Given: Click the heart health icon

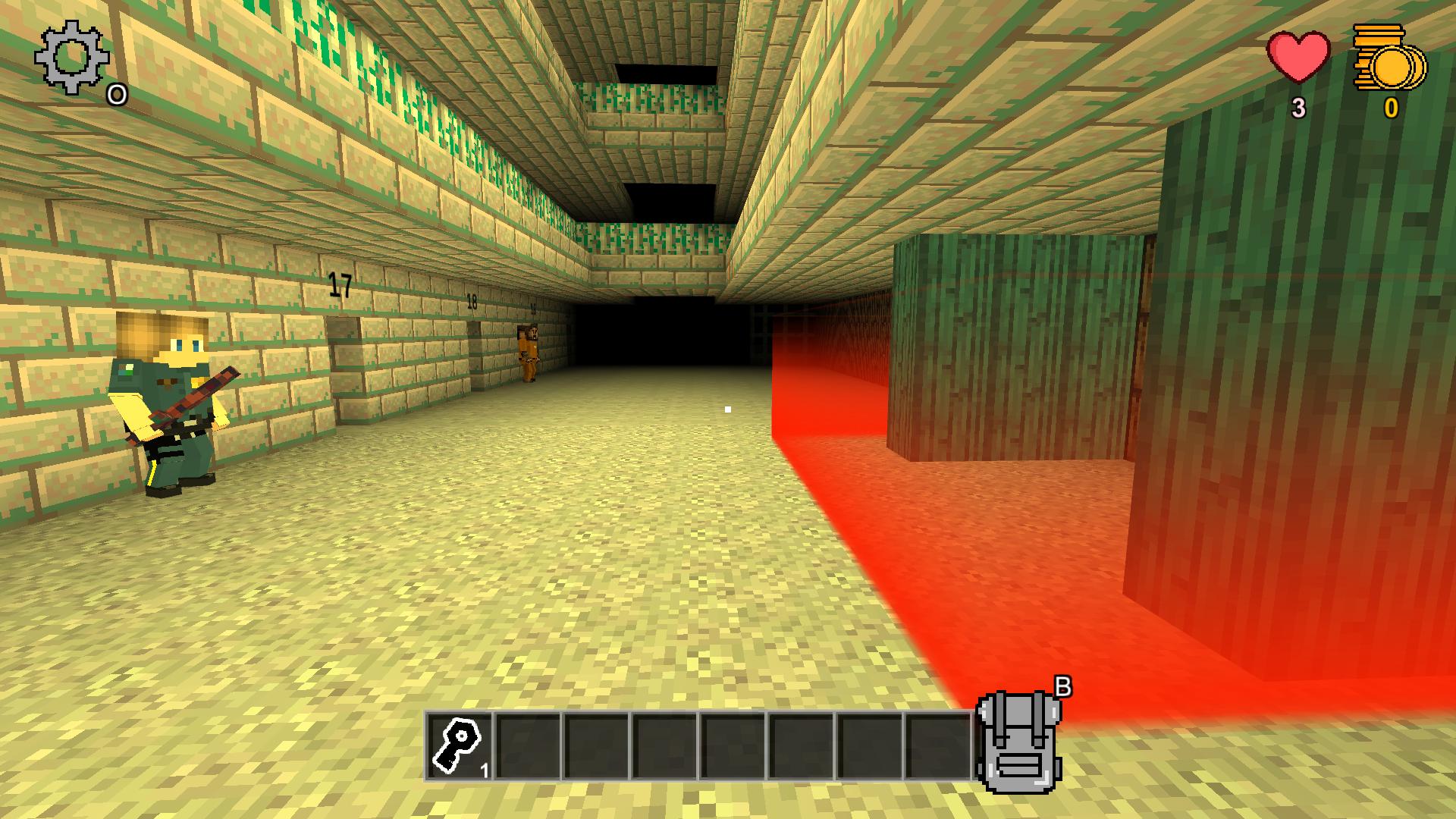Looking at the screenshot, I should 1298,57.
